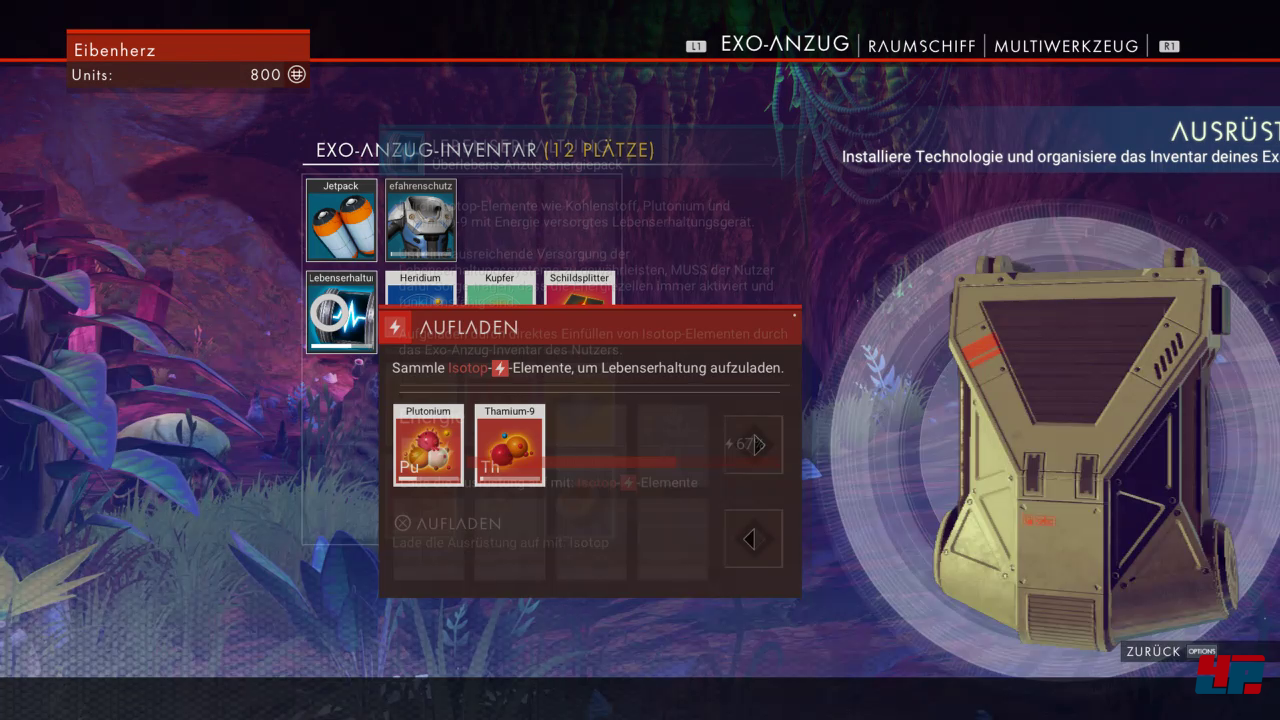Select the Jetpack inventory slot

[341, 220]
